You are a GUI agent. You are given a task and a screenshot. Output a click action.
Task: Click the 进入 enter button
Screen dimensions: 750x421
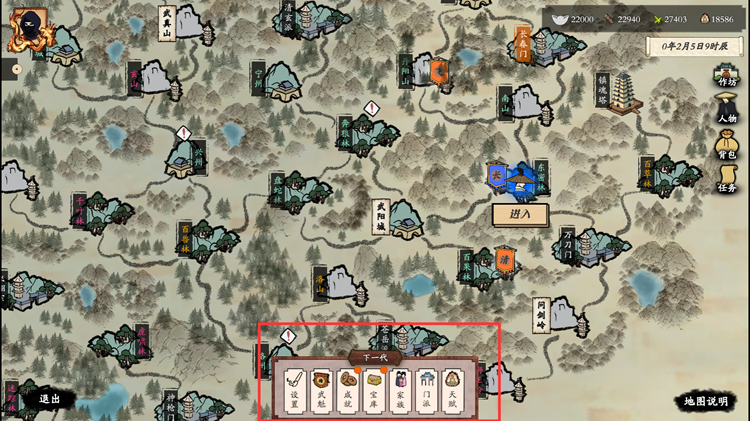[520, 214]
